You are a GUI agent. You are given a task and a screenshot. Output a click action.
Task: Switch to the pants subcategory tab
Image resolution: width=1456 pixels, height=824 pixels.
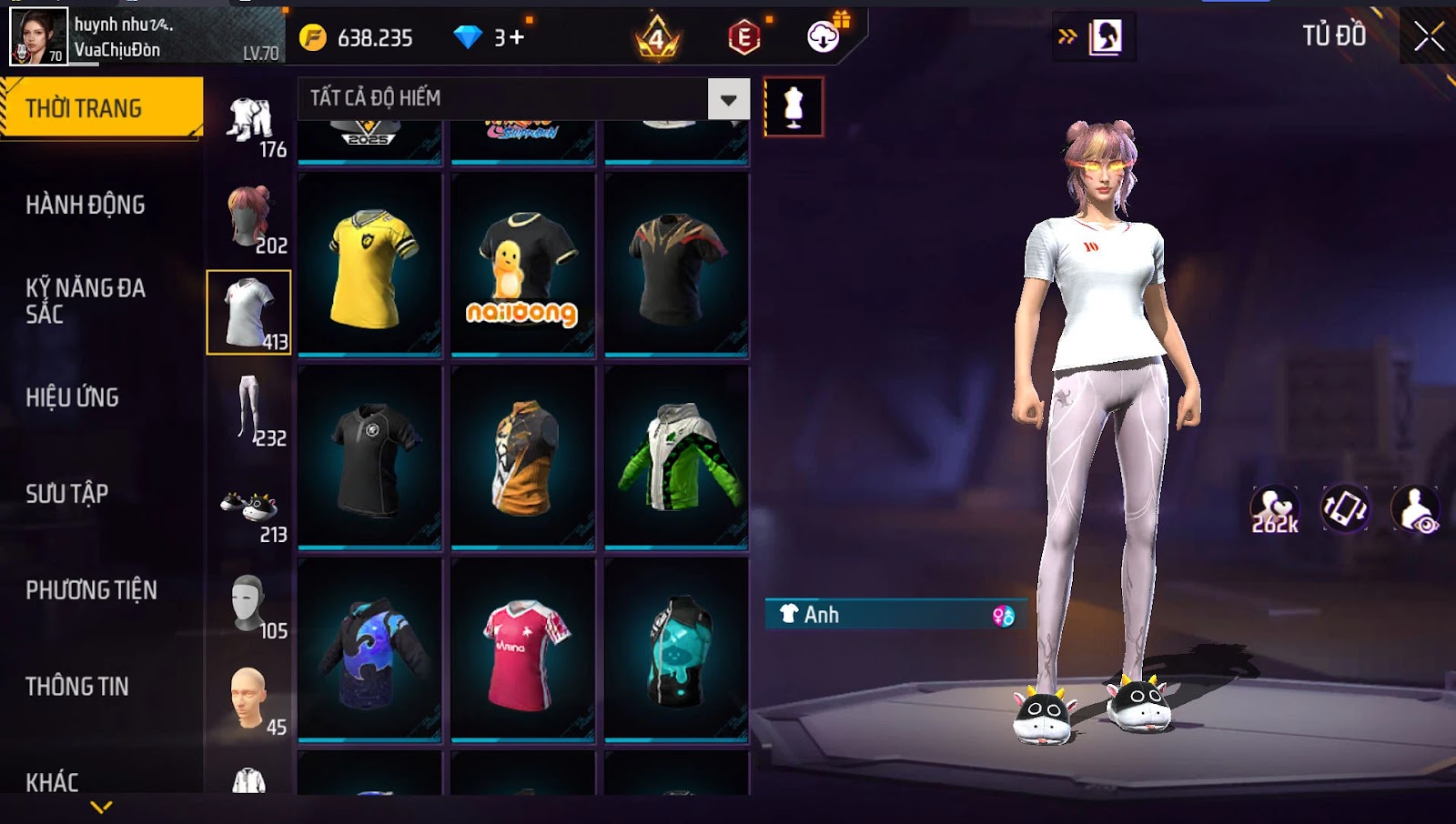pos(249,409)
